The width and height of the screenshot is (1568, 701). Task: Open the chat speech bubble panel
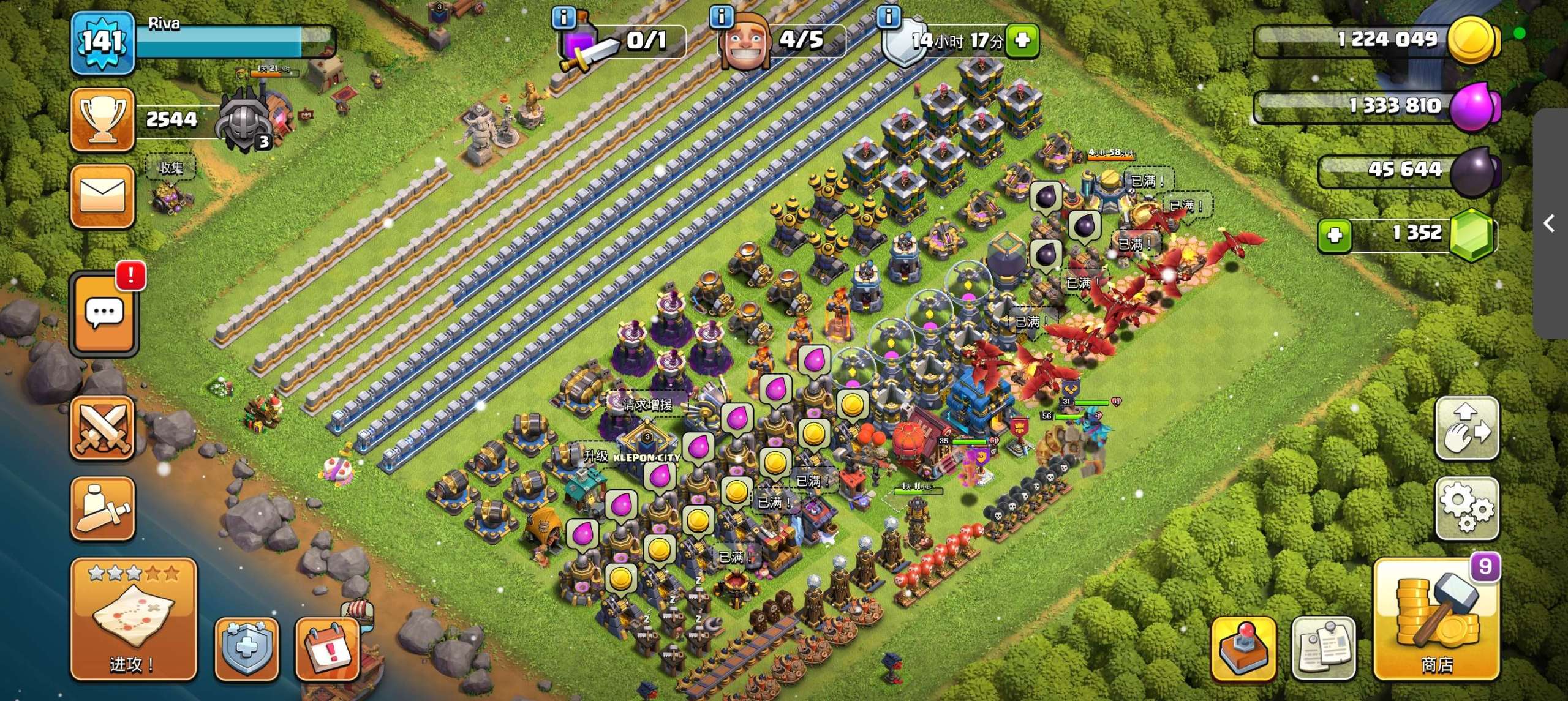point(104,313)
